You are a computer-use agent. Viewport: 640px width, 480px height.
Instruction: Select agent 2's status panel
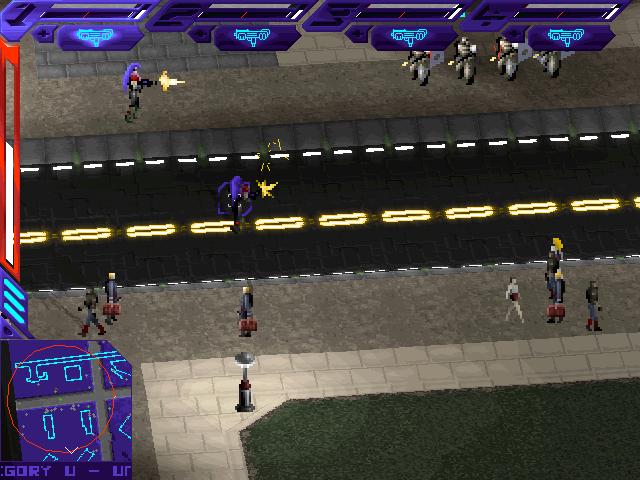point(235,12)
